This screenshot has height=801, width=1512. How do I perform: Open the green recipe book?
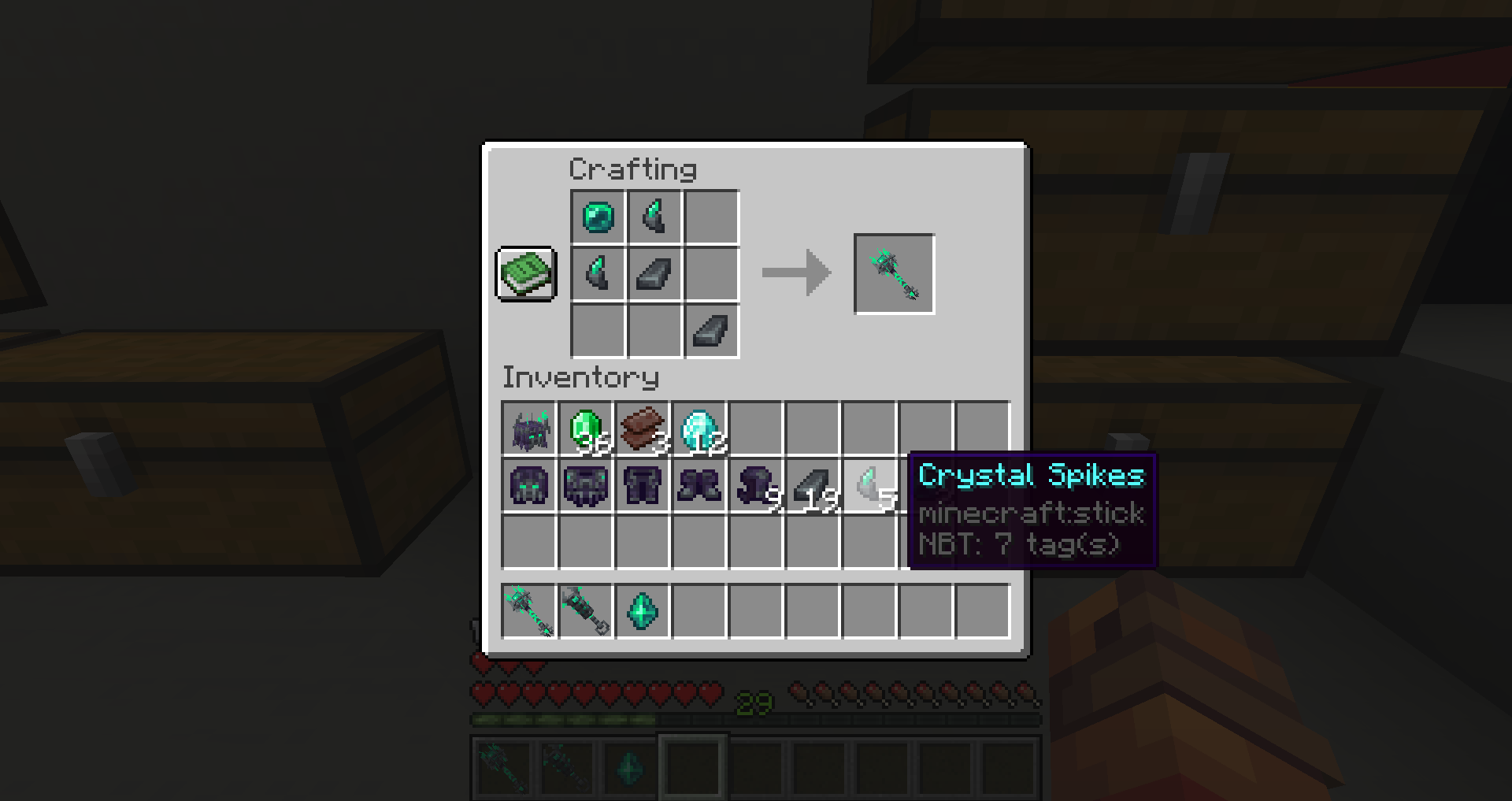525,274
